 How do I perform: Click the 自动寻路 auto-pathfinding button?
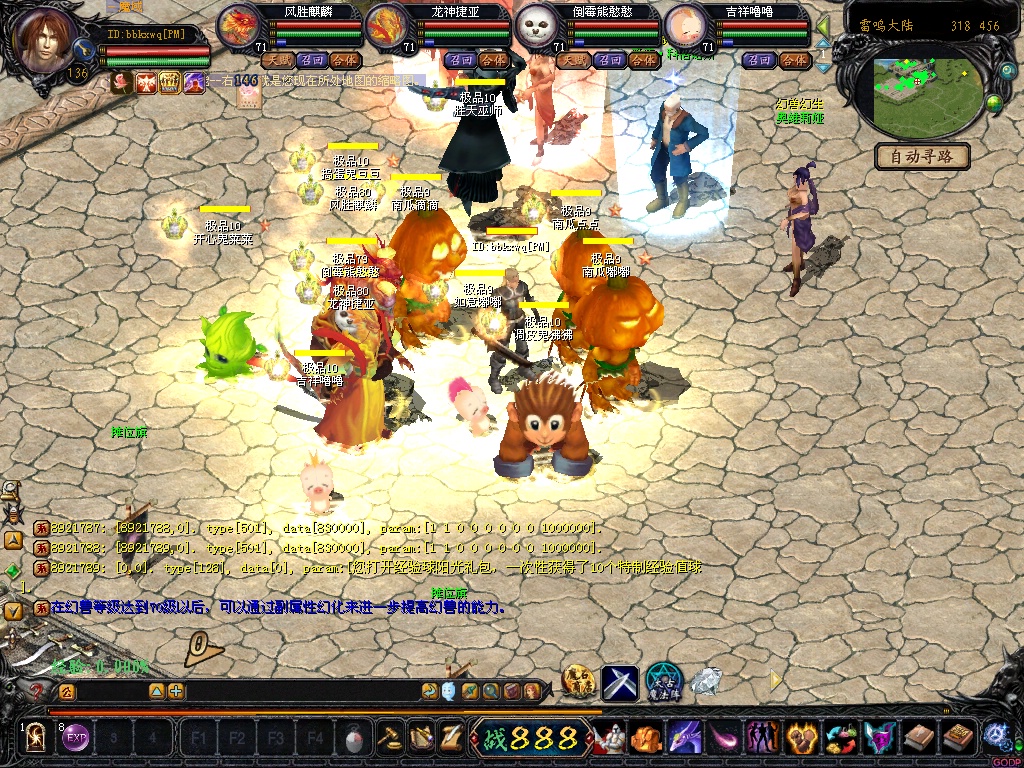922,156
